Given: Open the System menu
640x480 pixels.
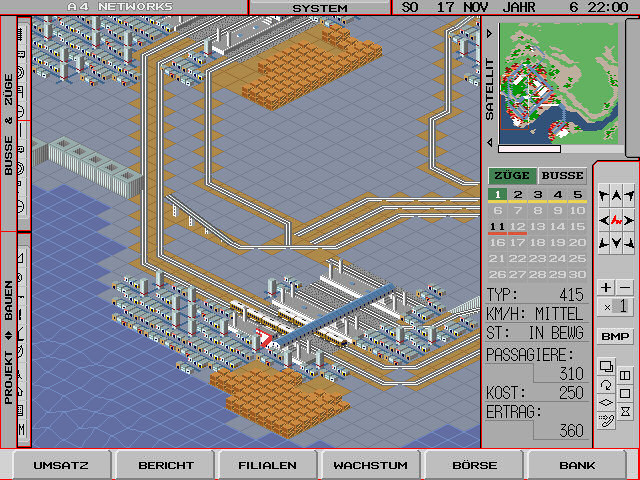Looking at the screenshot, I should click(319, 8).
